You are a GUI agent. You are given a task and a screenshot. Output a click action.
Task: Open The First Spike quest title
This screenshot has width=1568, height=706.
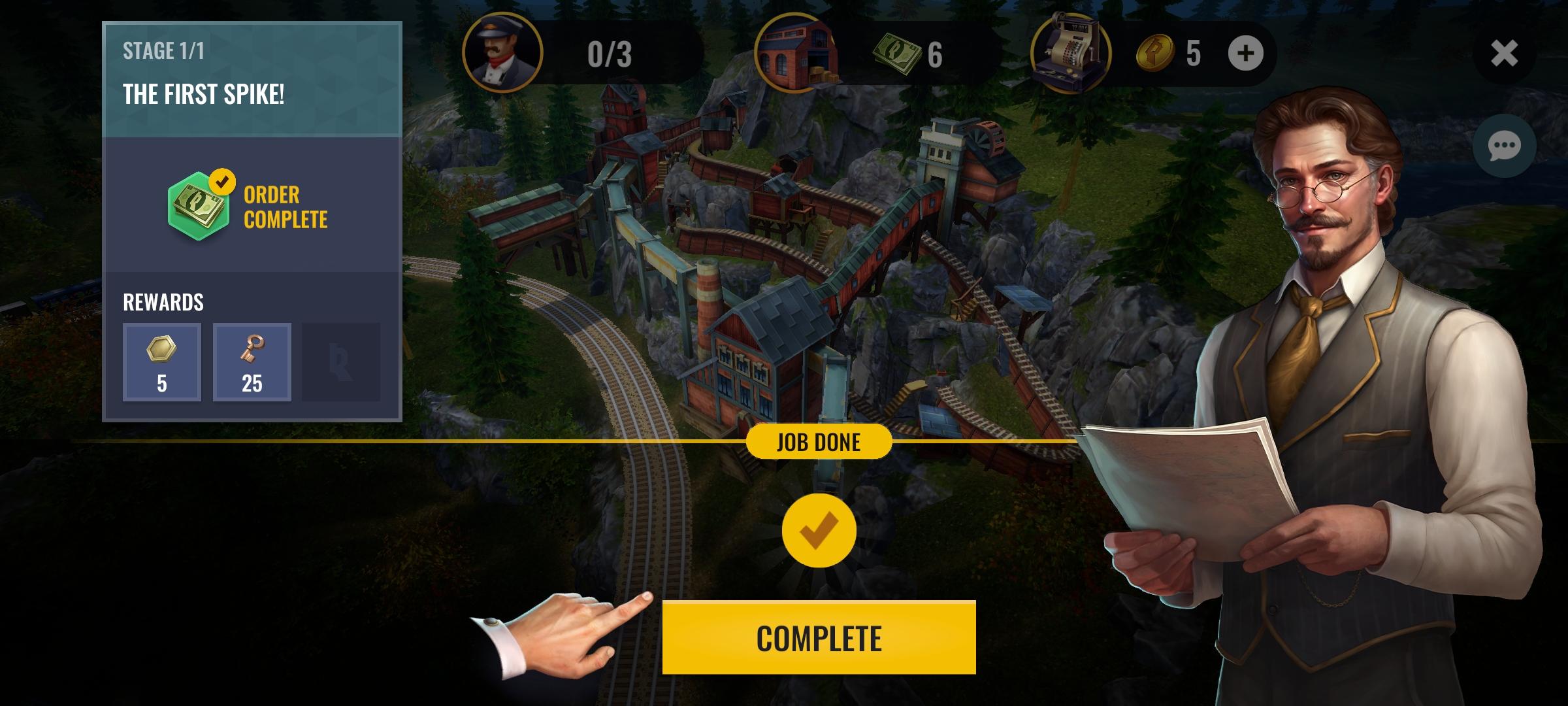click(204, 93)
